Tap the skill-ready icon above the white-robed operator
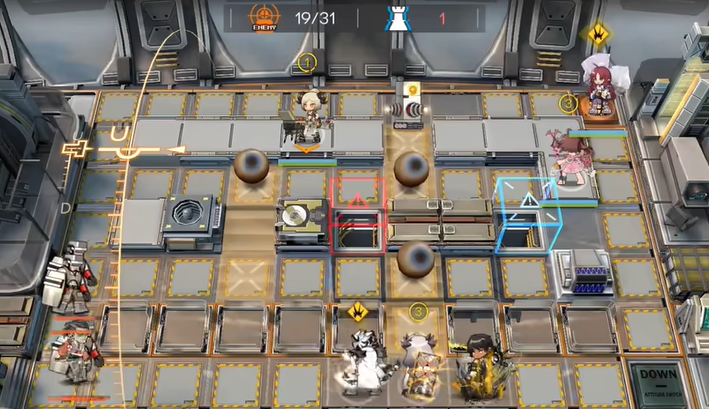Viewport: 709px width, 409px height. coord(357,312)
